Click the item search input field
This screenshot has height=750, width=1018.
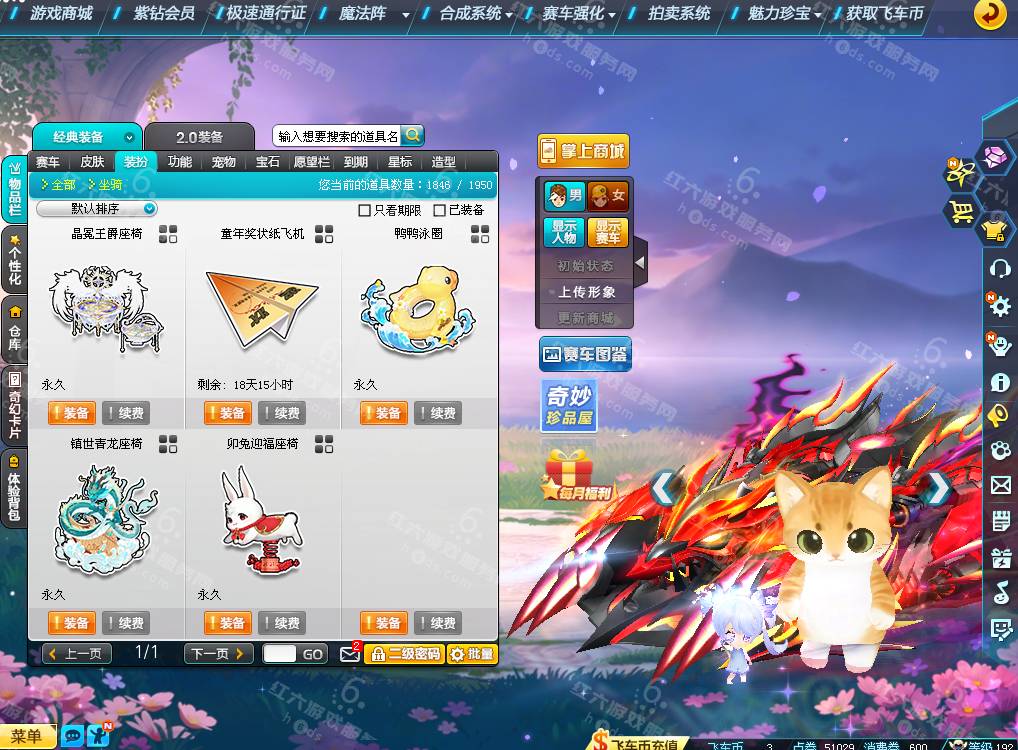click(x=337, y=136)
